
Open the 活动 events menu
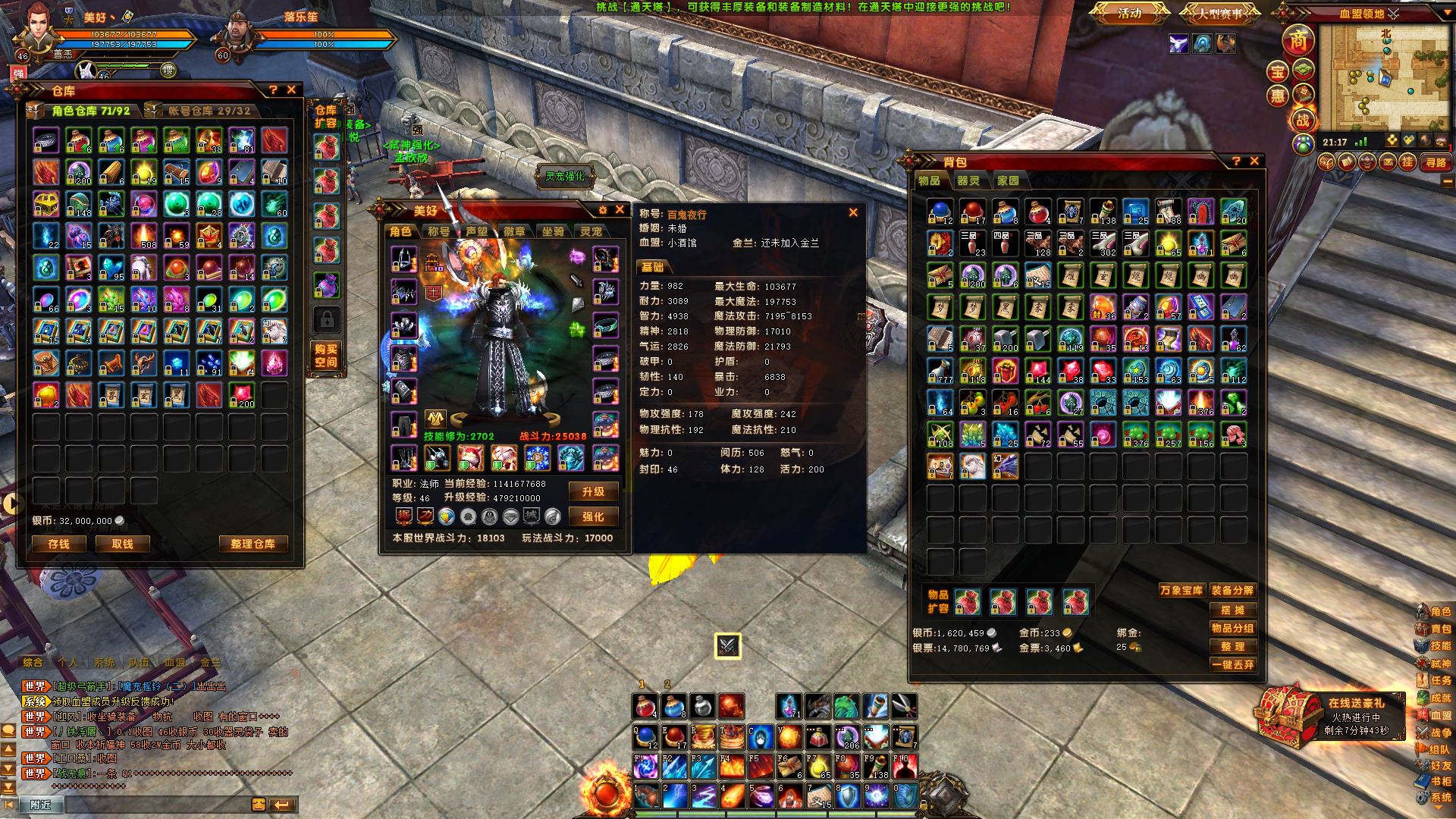(x=1129, y=13)
